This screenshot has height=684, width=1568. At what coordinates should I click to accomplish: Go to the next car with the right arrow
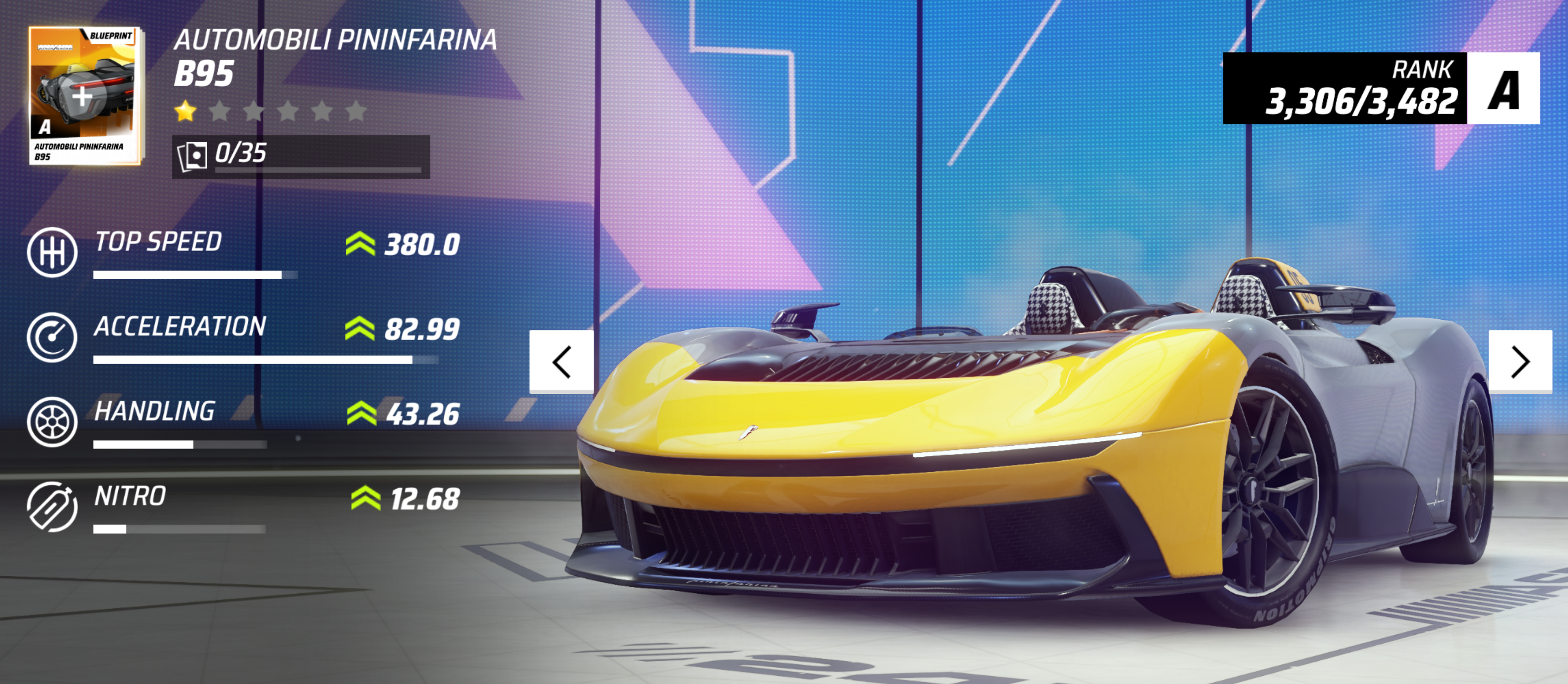[x=1520, y=361]
